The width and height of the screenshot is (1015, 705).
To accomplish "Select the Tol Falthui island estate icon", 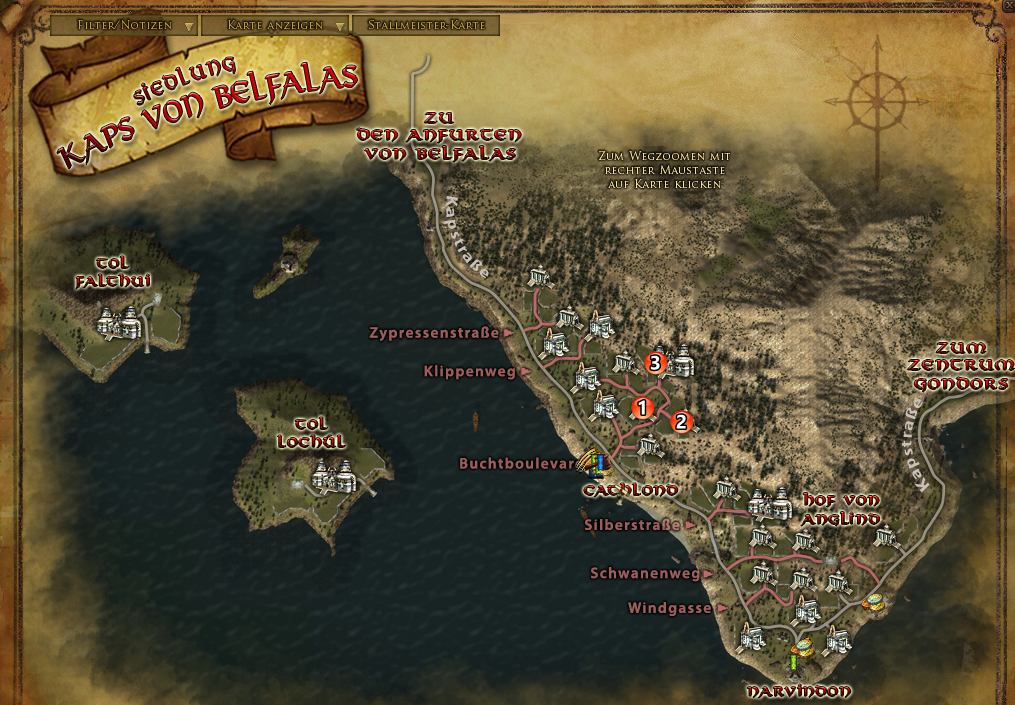I will (x=120, y=322).
